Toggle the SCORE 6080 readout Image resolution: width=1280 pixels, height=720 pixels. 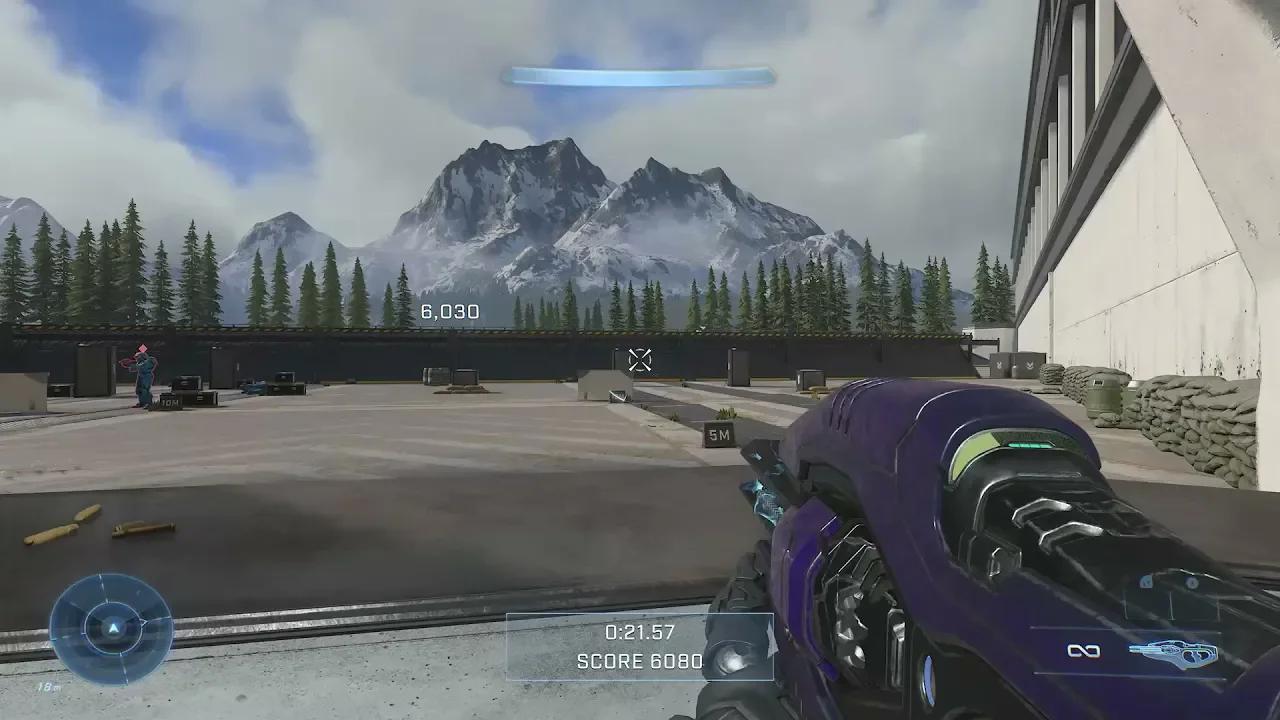(638, 661)
